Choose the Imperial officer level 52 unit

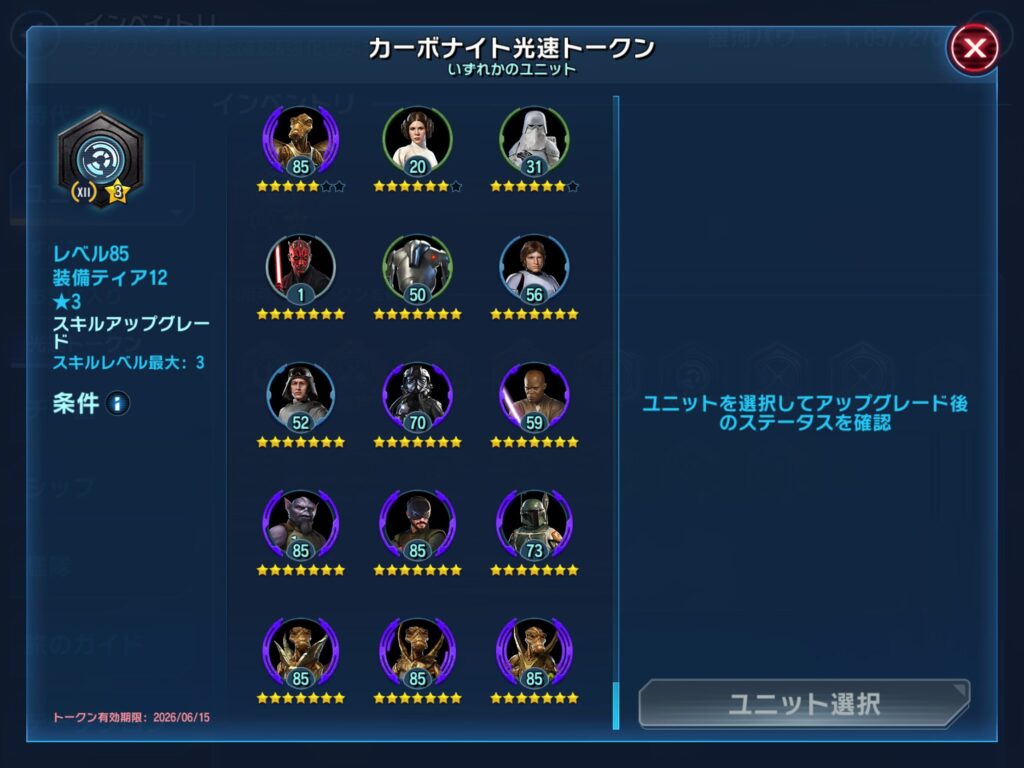pyautogui.click(x=301, y=396)
